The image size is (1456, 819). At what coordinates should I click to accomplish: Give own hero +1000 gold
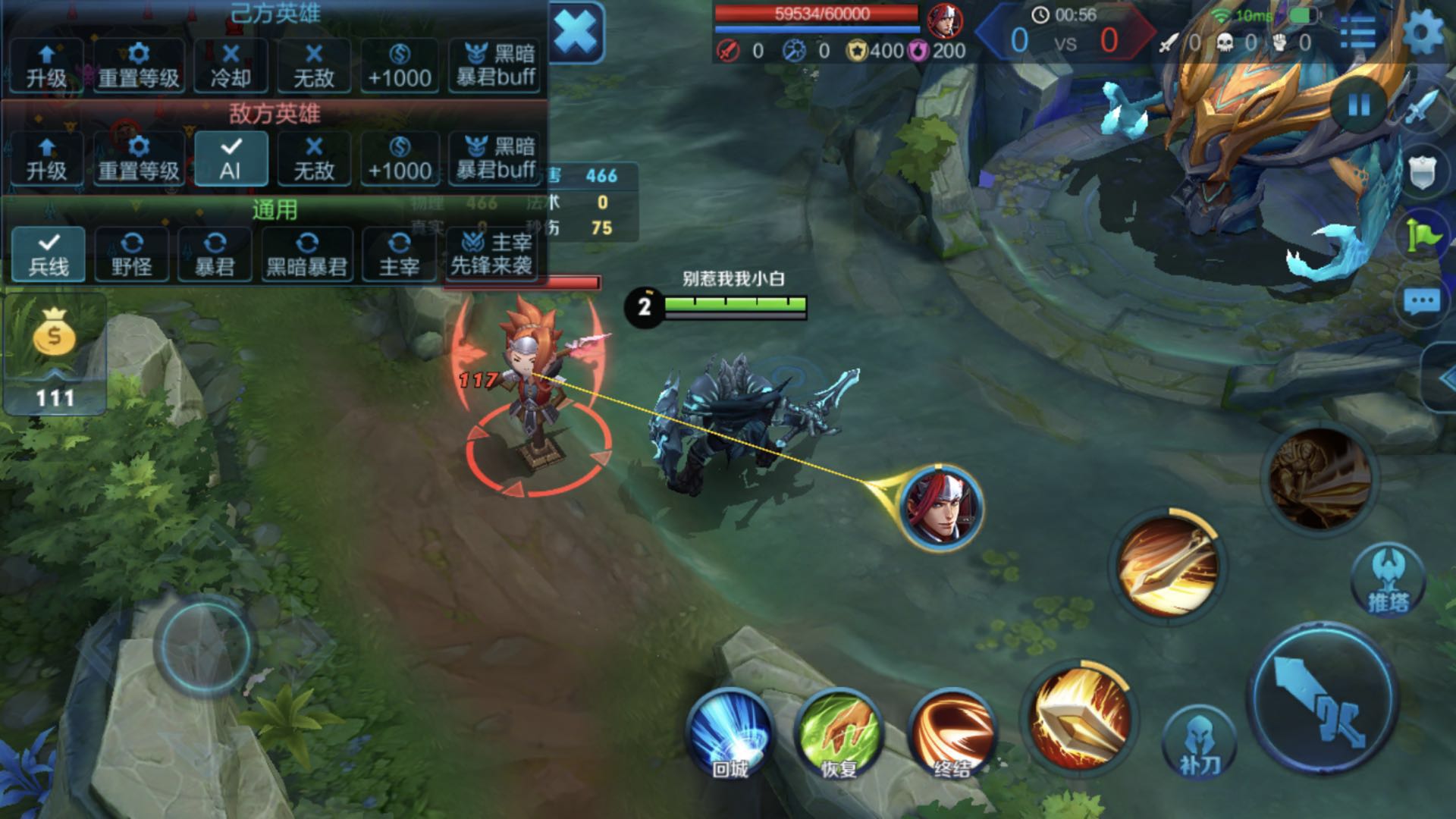[400, 65]
